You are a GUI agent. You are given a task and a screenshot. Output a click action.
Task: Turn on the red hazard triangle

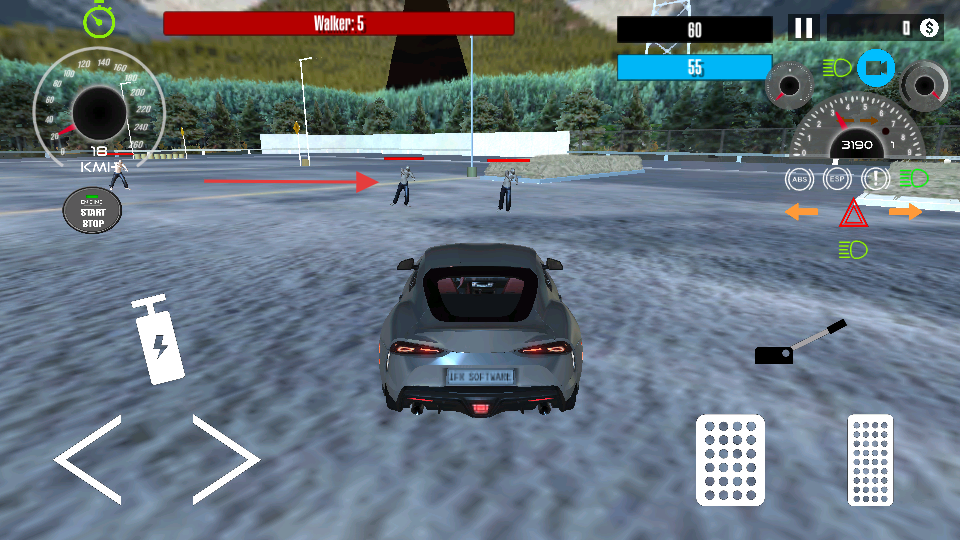pyautogui.click(x=852, y=213)
